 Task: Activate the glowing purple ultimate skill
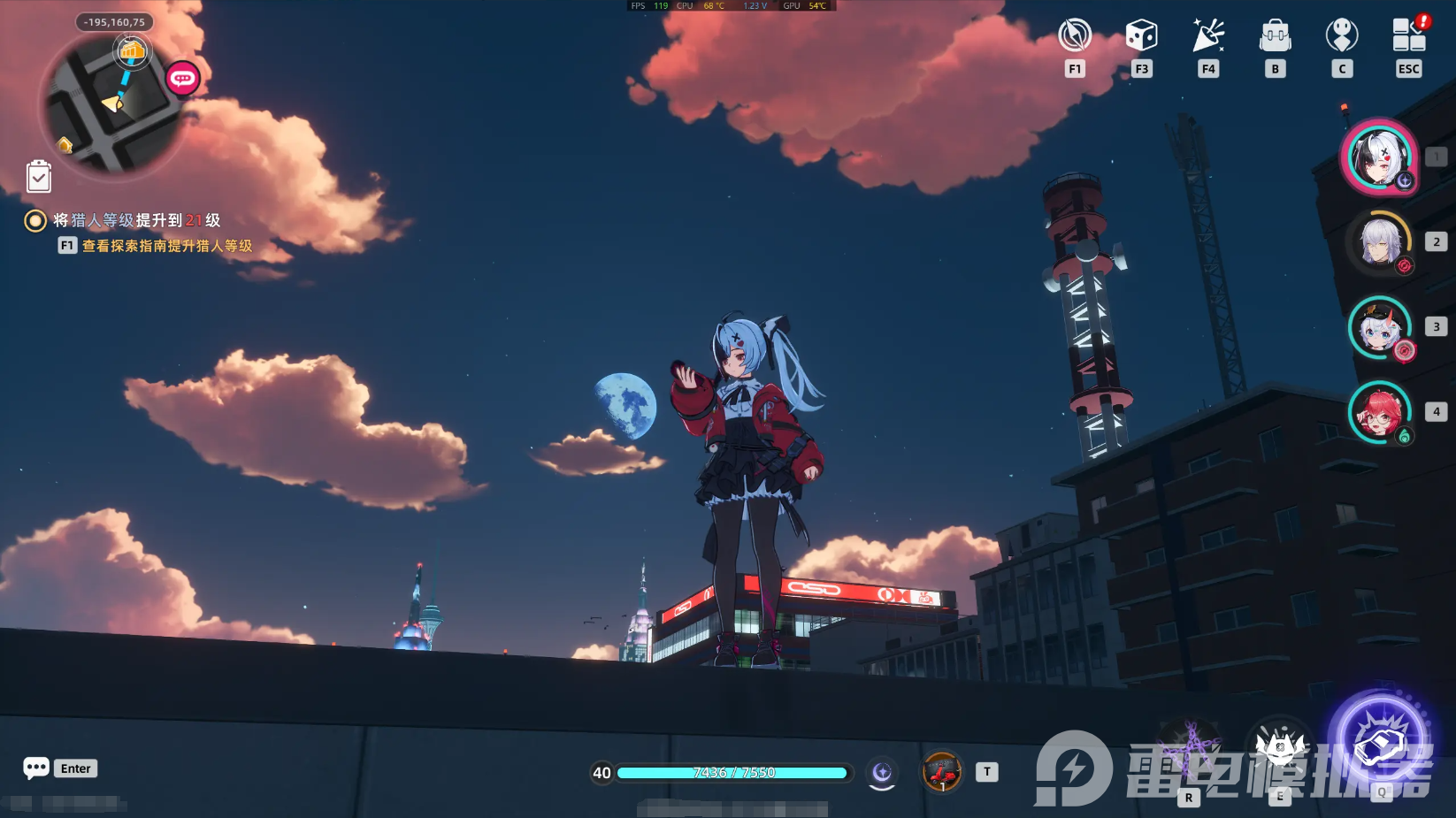[1380, 741]
